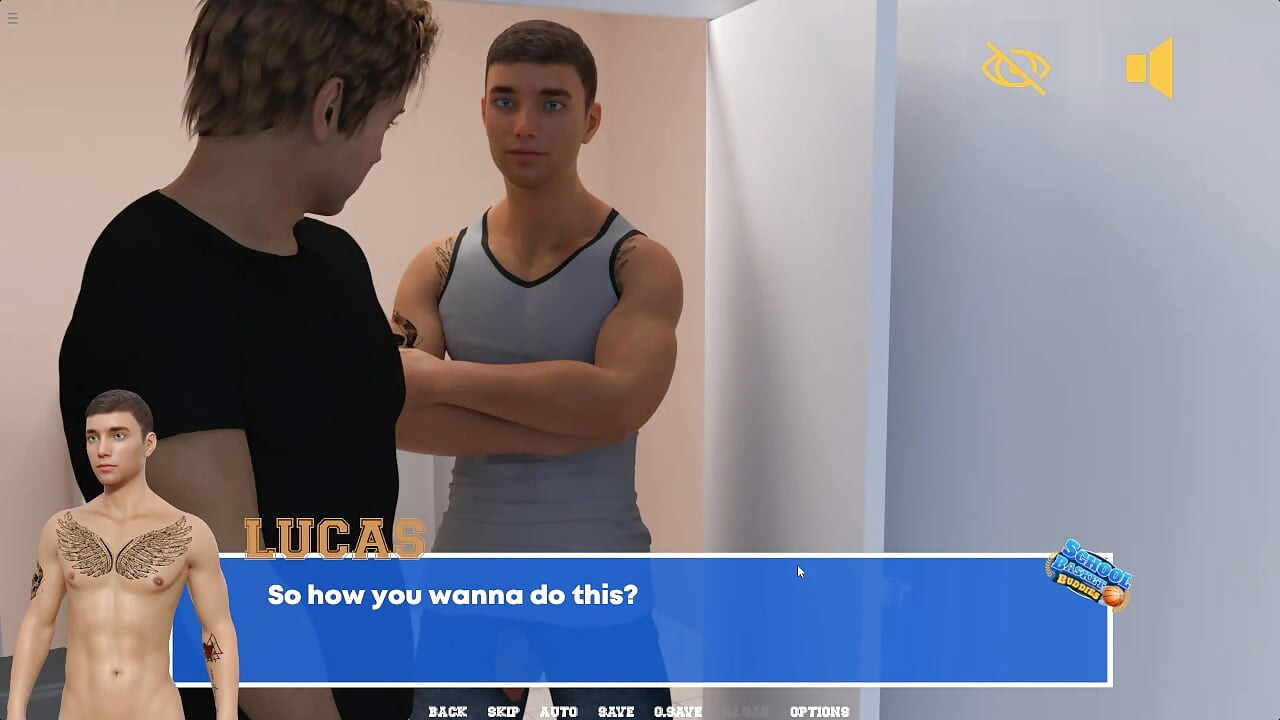Click AUTO in the bottom menu bar
This screenshot has height=720, width=1280.
point(558,711)
